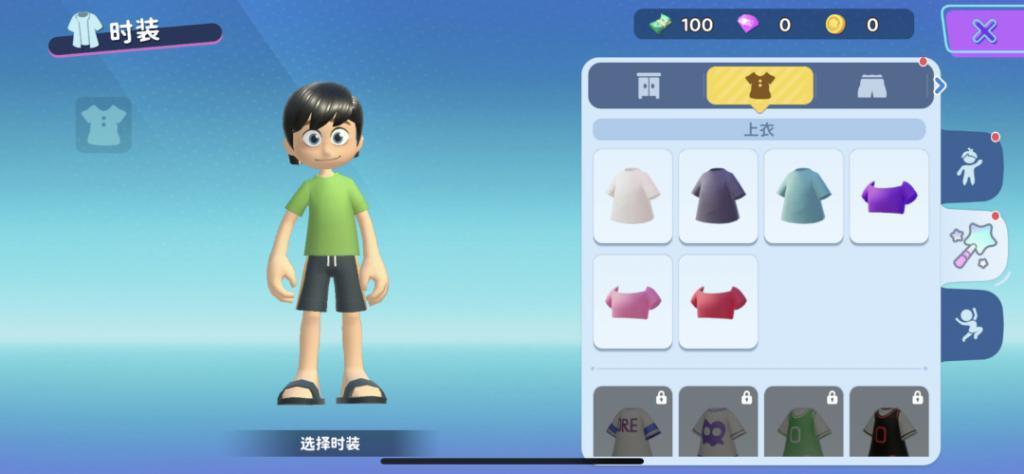
Task: Open the character body side tab
Action: [x=970, y=167]
